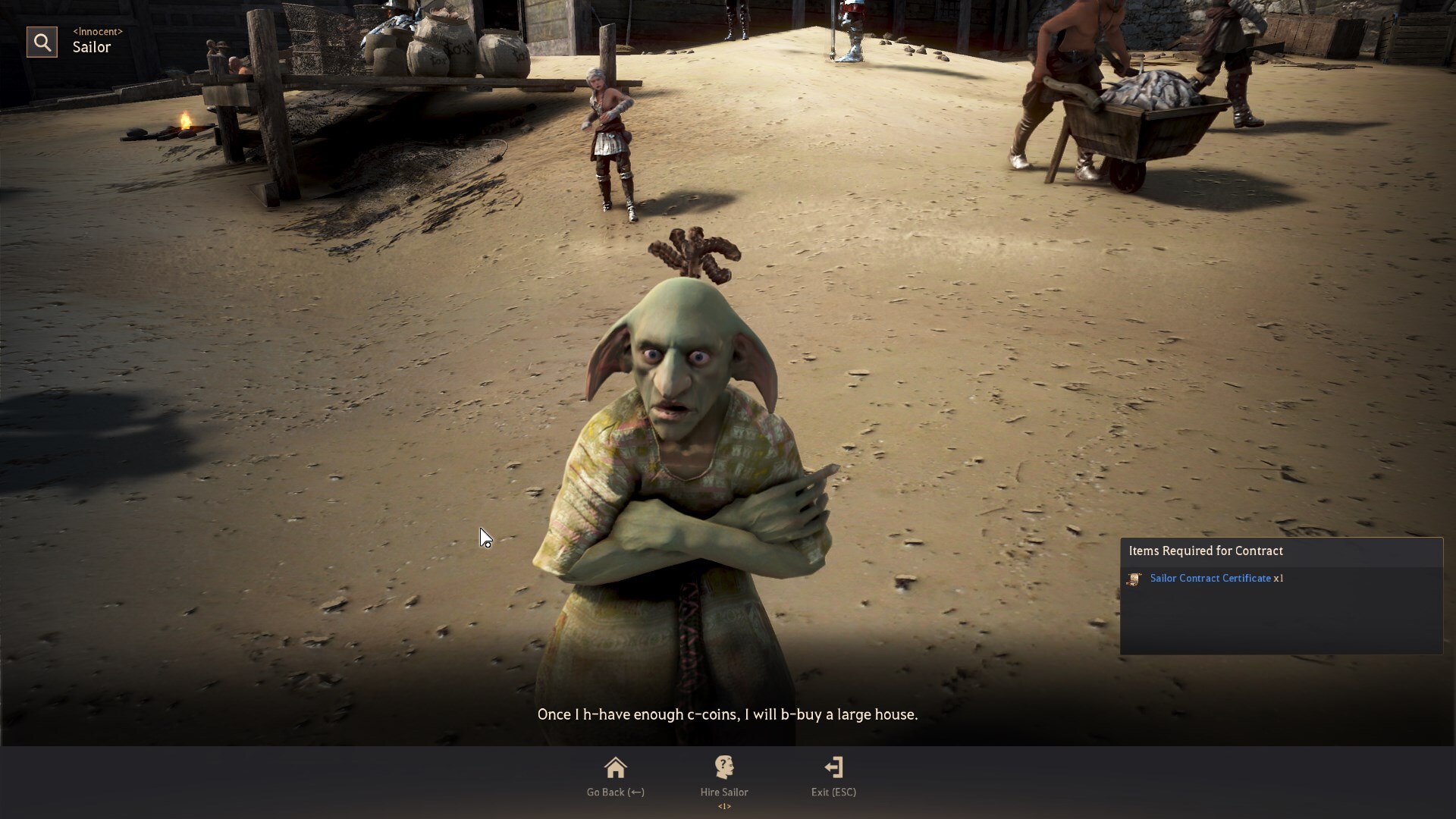Go Back to the previous dialogue menu

click(x=615, y=776)
